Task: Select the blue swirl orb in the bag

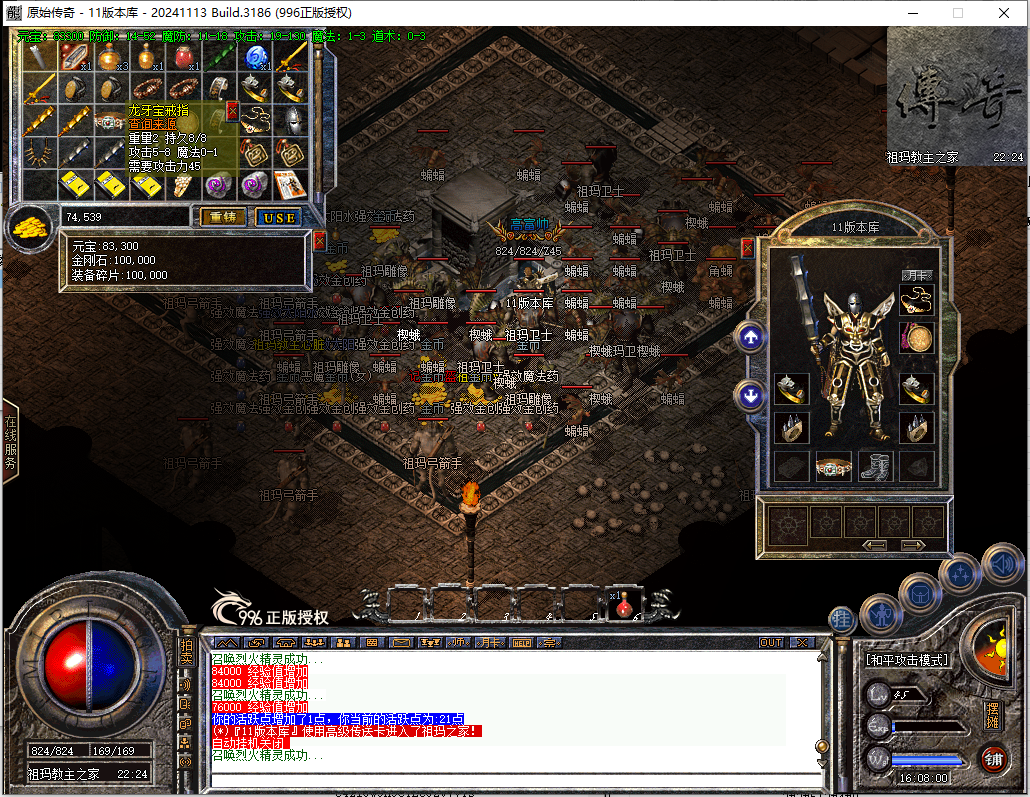Action: [x=255, y=58]
